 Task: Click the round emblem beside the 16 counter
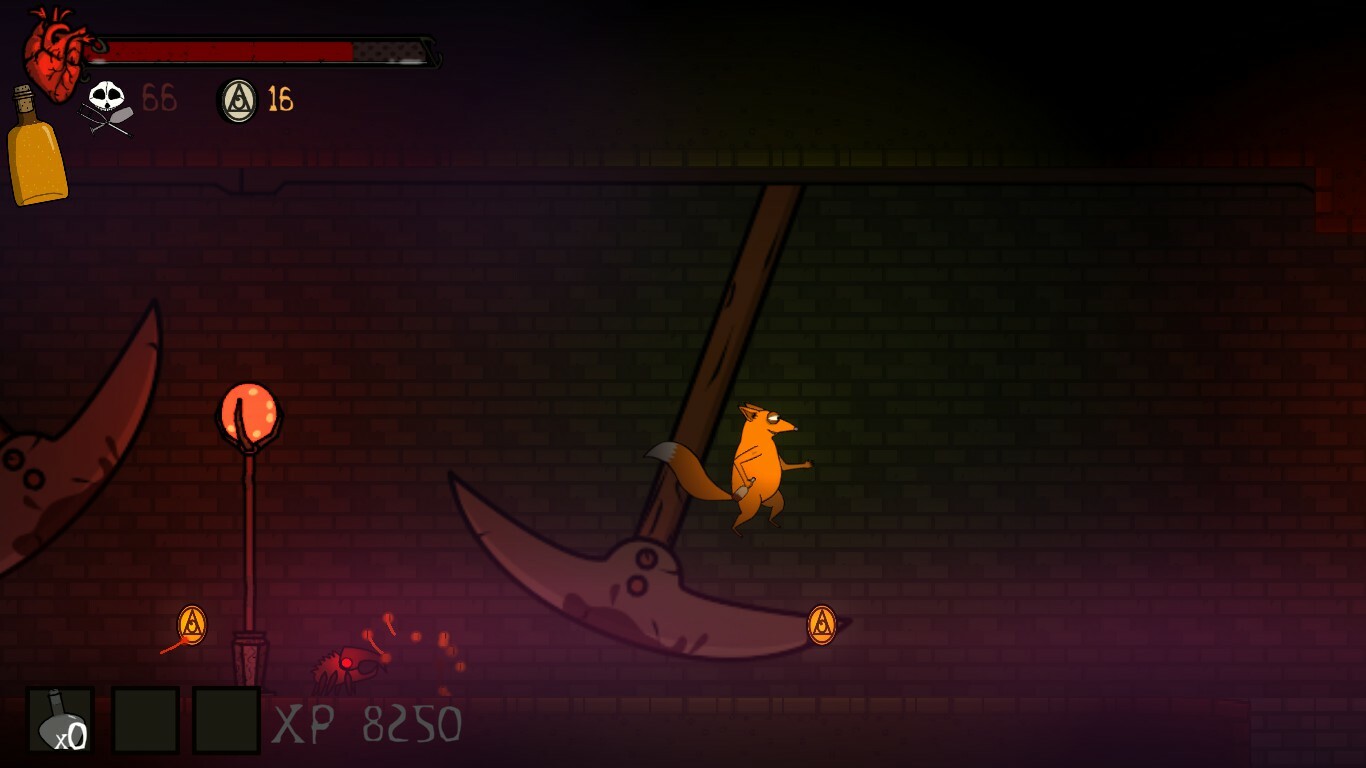pos(236,98)
